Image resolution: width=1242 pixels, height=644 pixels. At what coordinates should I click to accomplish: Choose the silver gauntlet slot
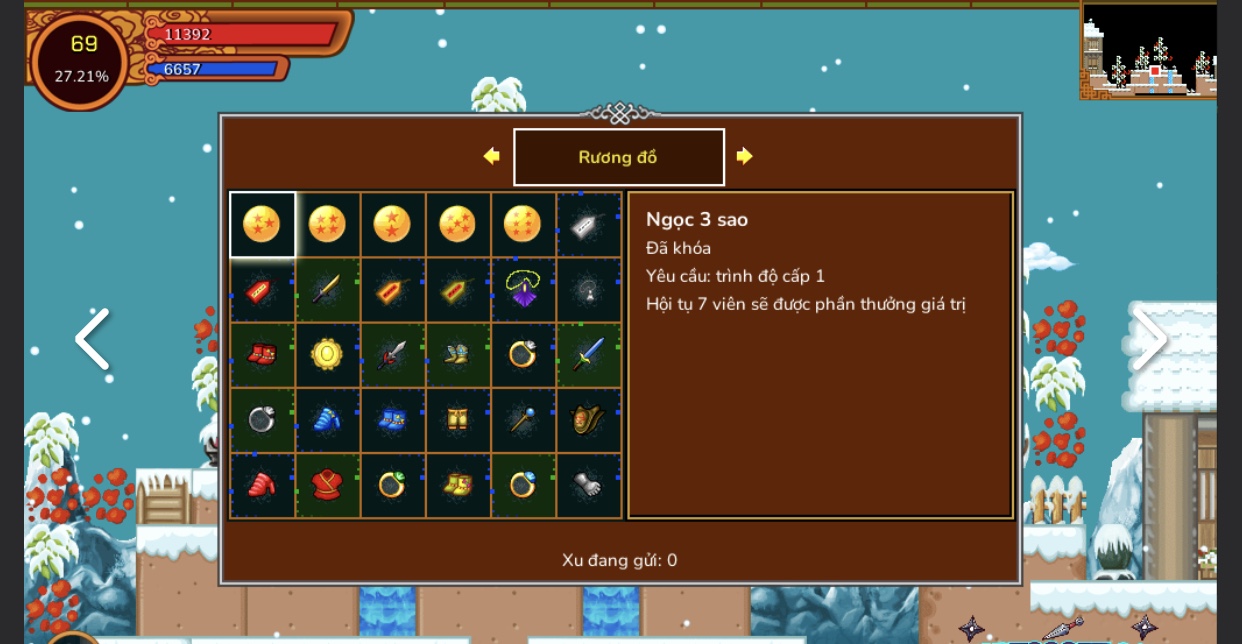tap(587, 485)
